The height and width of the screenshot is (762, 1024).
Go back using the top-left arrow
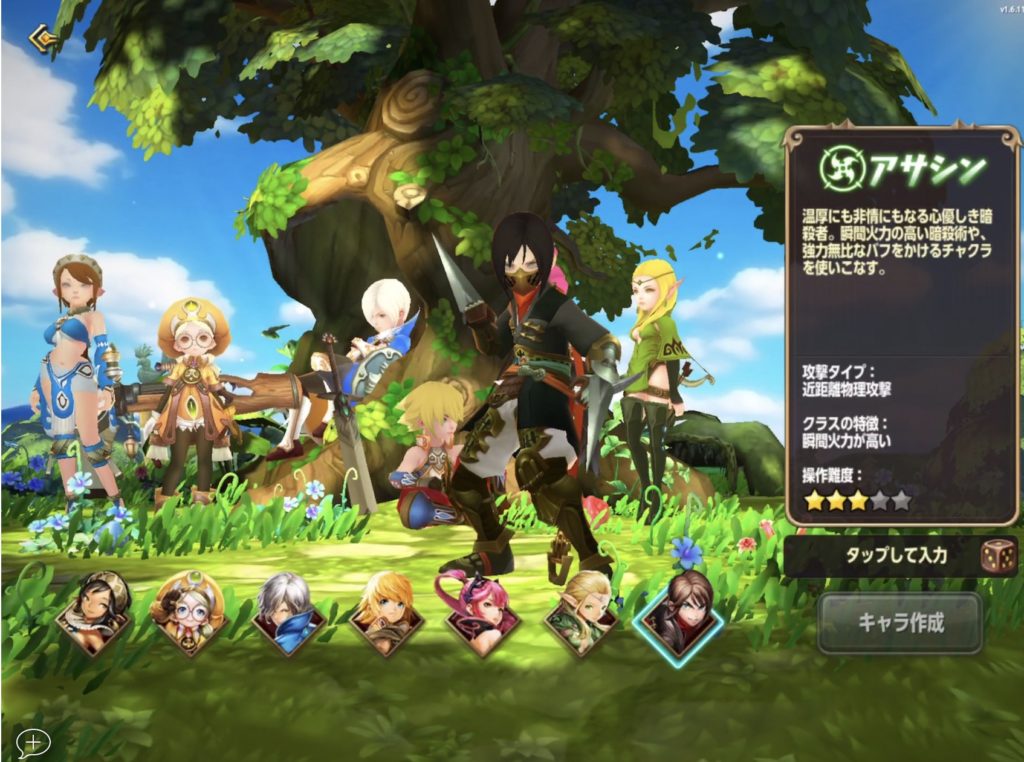click(x=42, y=38)
